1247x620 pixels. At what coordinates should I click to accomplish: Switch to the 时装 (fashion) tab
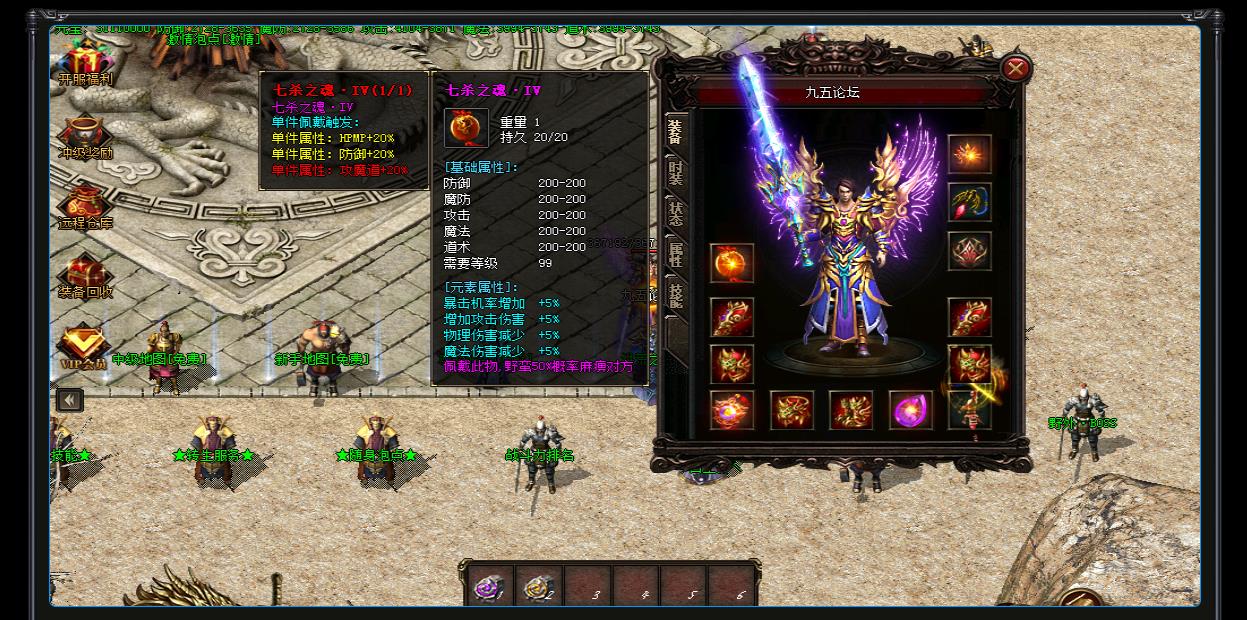pos(676,173)
